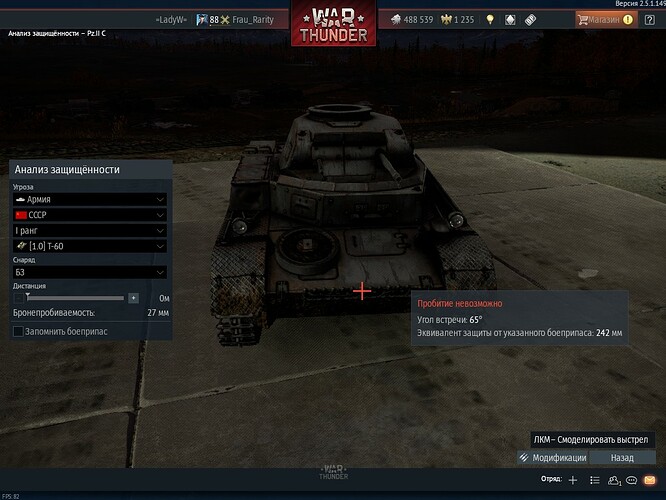Click the War Thunder logo

point(333,24)
